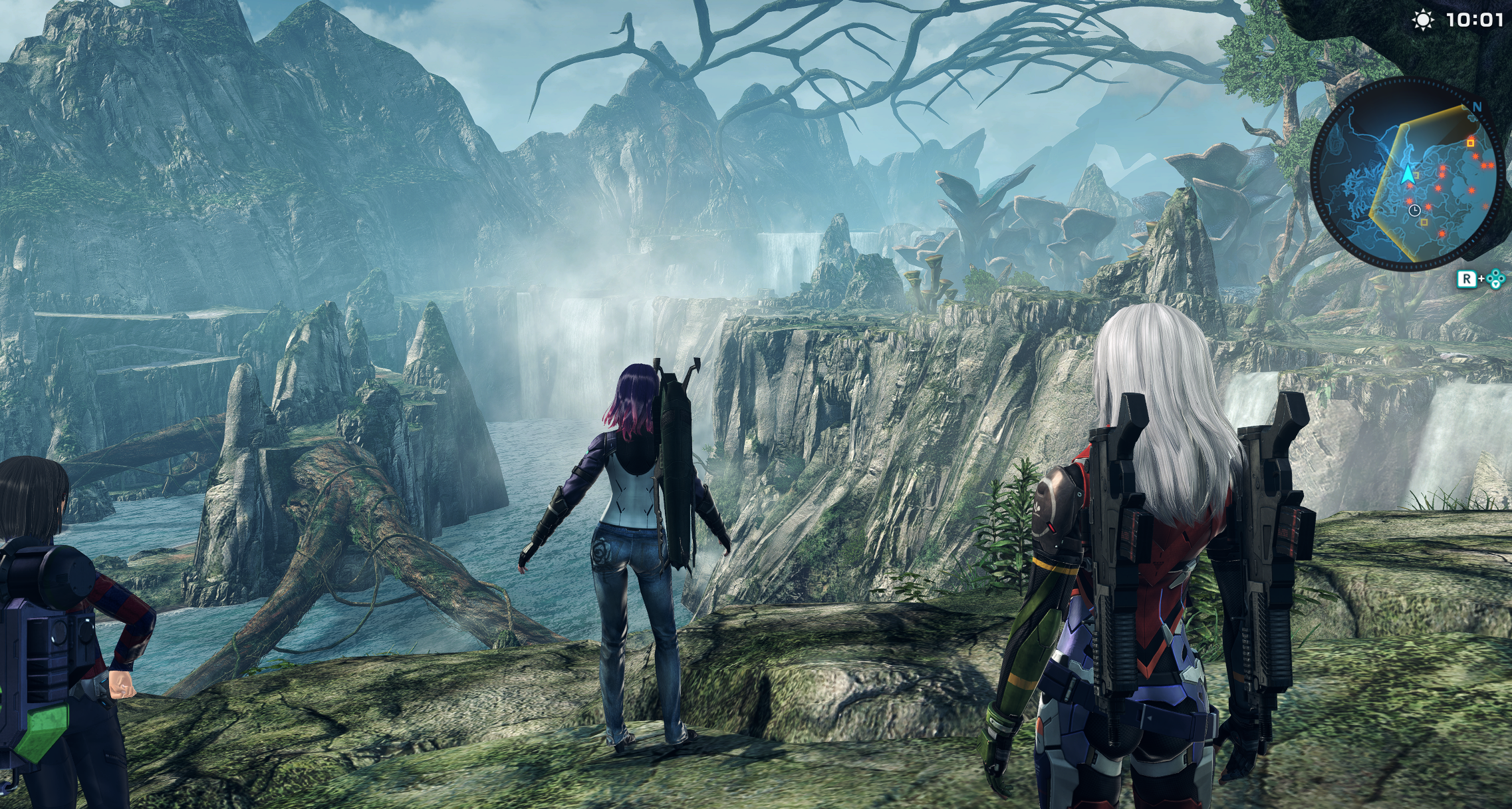The width and height of the screenshot is (1512, 809).
Task: Click the sun daytime icon beside clock
Action: [1422, 21]
